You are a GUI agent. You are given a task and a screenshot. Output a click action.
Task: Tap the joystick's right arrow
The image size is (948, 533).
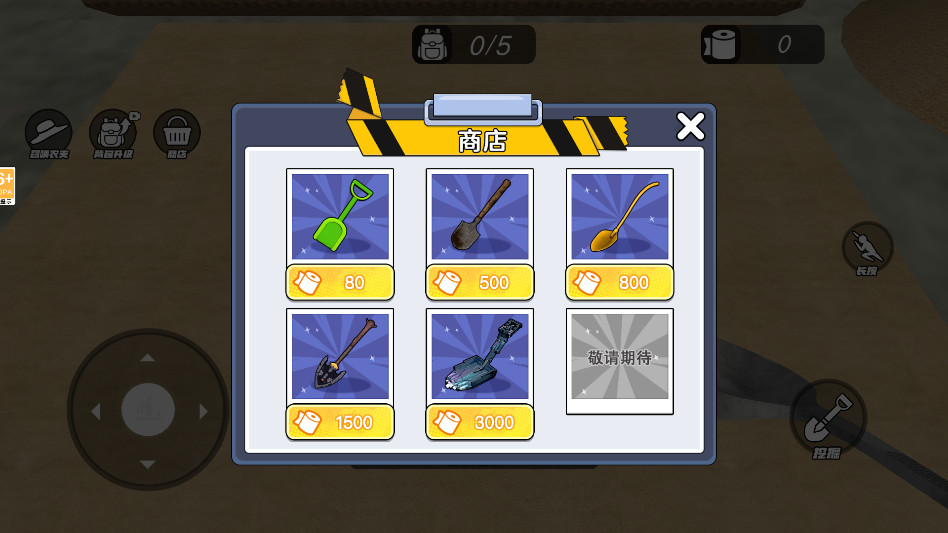point(204,411)
